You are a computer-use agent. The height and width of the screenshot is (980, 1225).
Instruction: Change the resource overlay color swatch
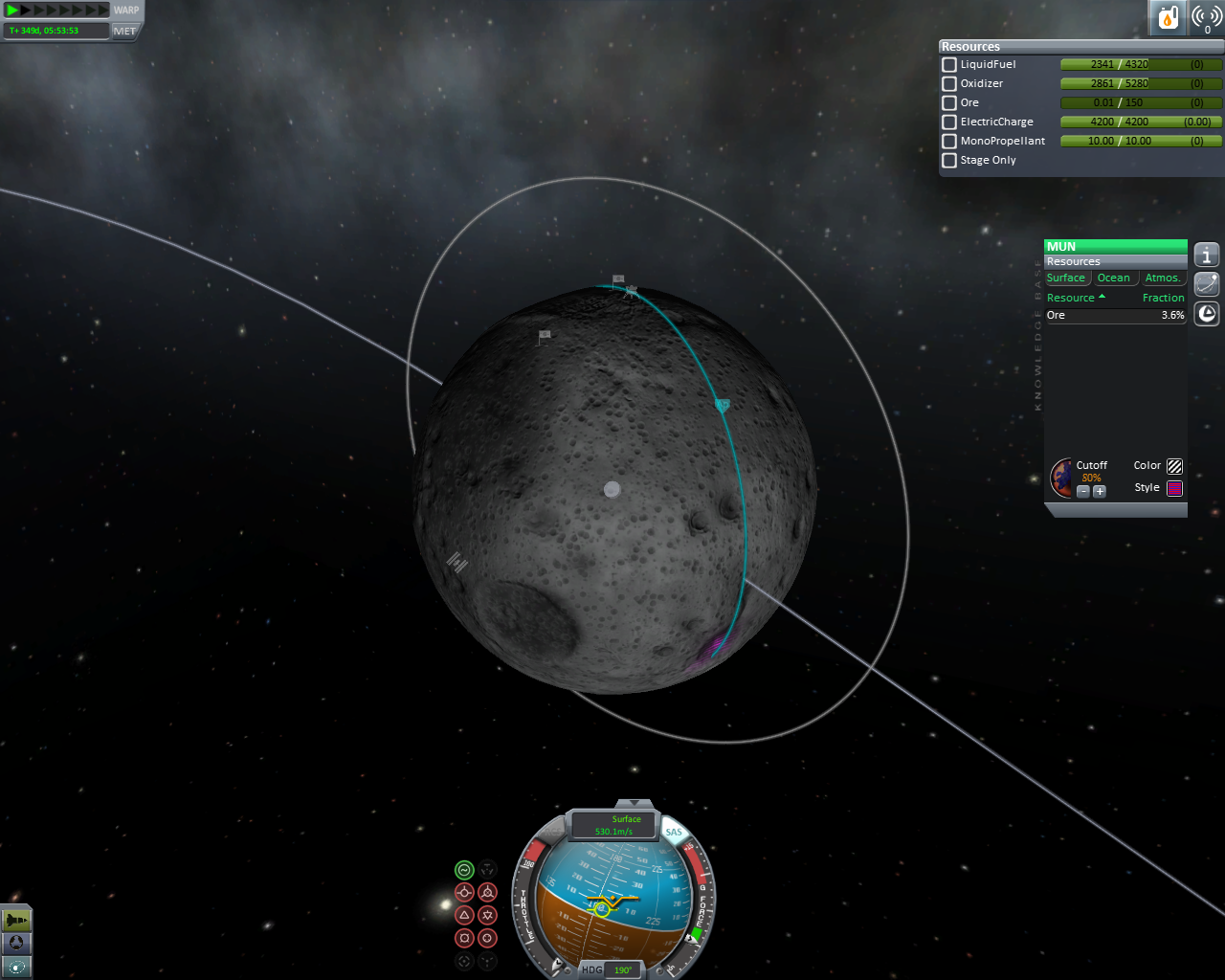coord(1174,466)
